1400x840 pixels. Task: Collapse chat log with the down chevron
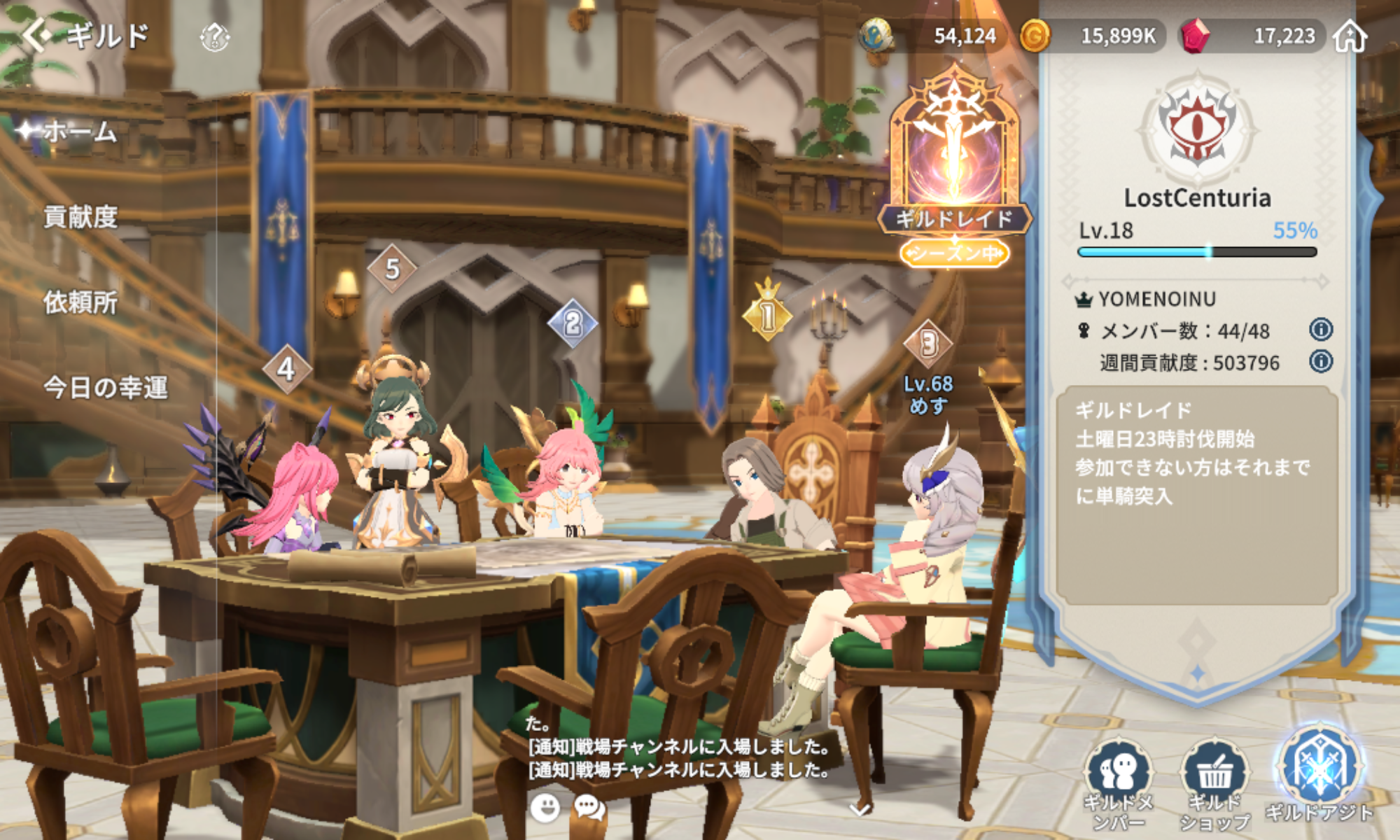point(860,810)
